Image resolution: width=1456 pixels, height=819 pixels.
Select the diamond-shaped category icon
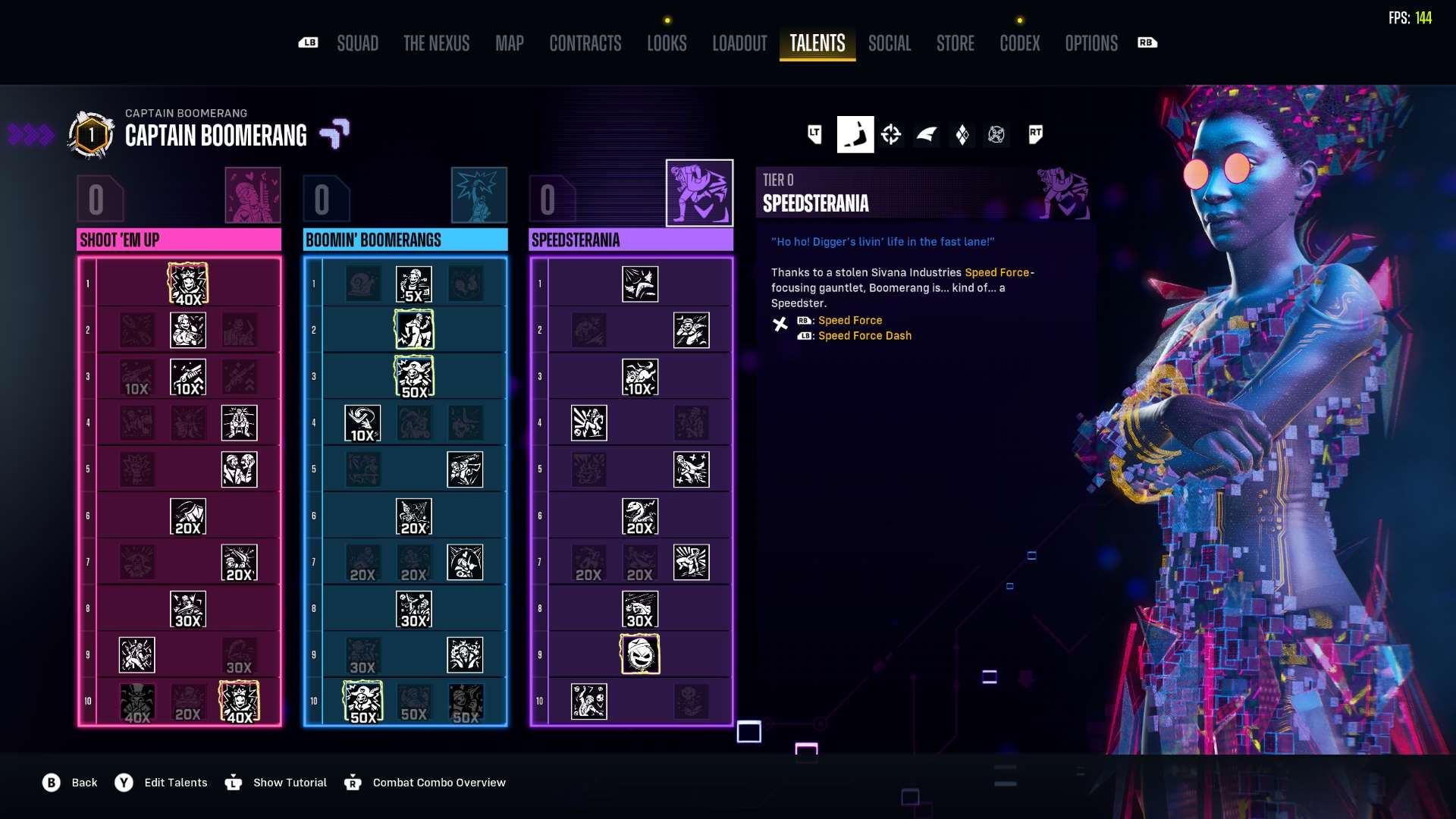[962, 135]
